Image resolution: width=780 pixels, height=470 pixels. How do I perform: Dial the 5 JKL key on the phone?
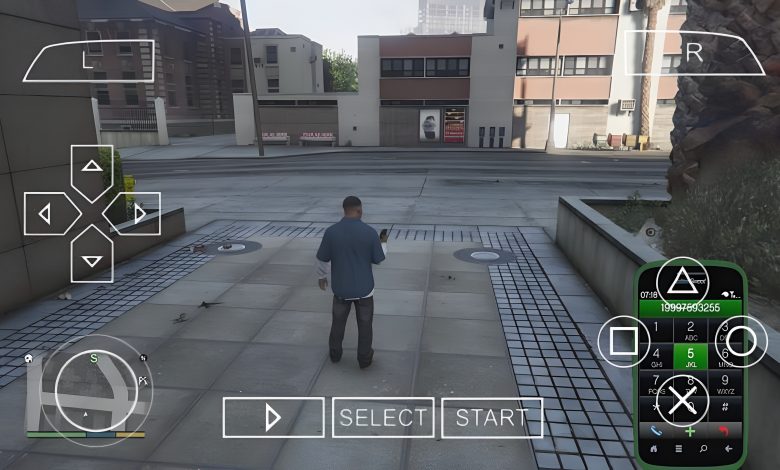[690, 356]
